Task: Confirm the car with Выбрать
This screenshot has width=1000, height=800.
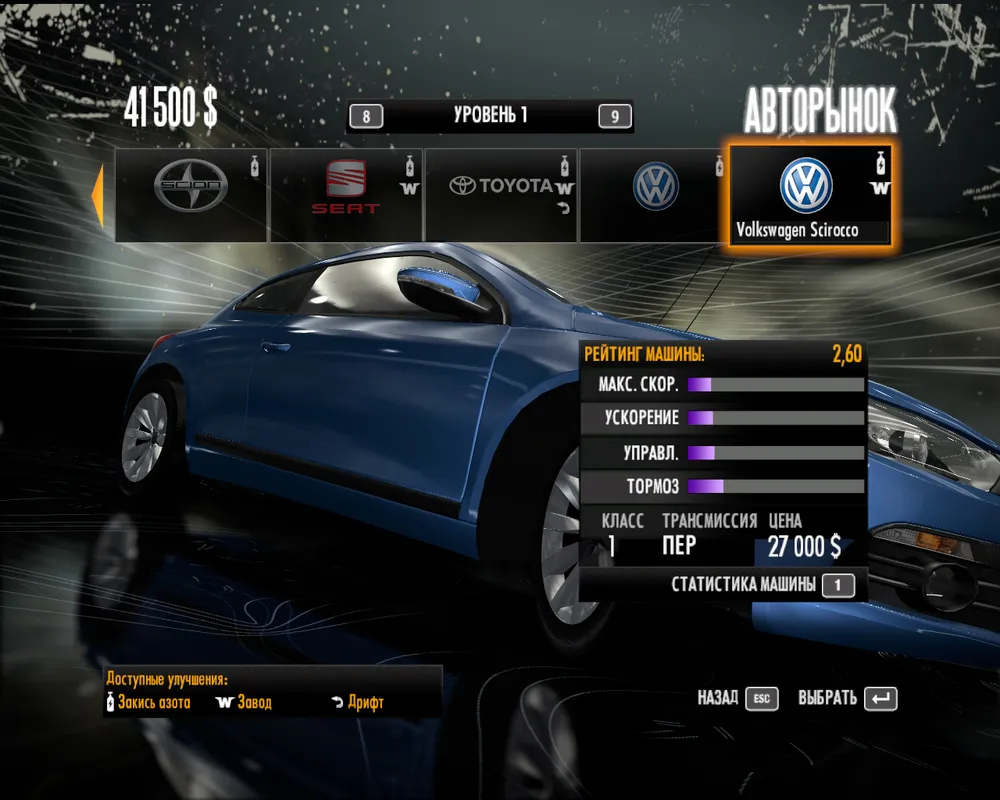Action: (x=847, y=698)
